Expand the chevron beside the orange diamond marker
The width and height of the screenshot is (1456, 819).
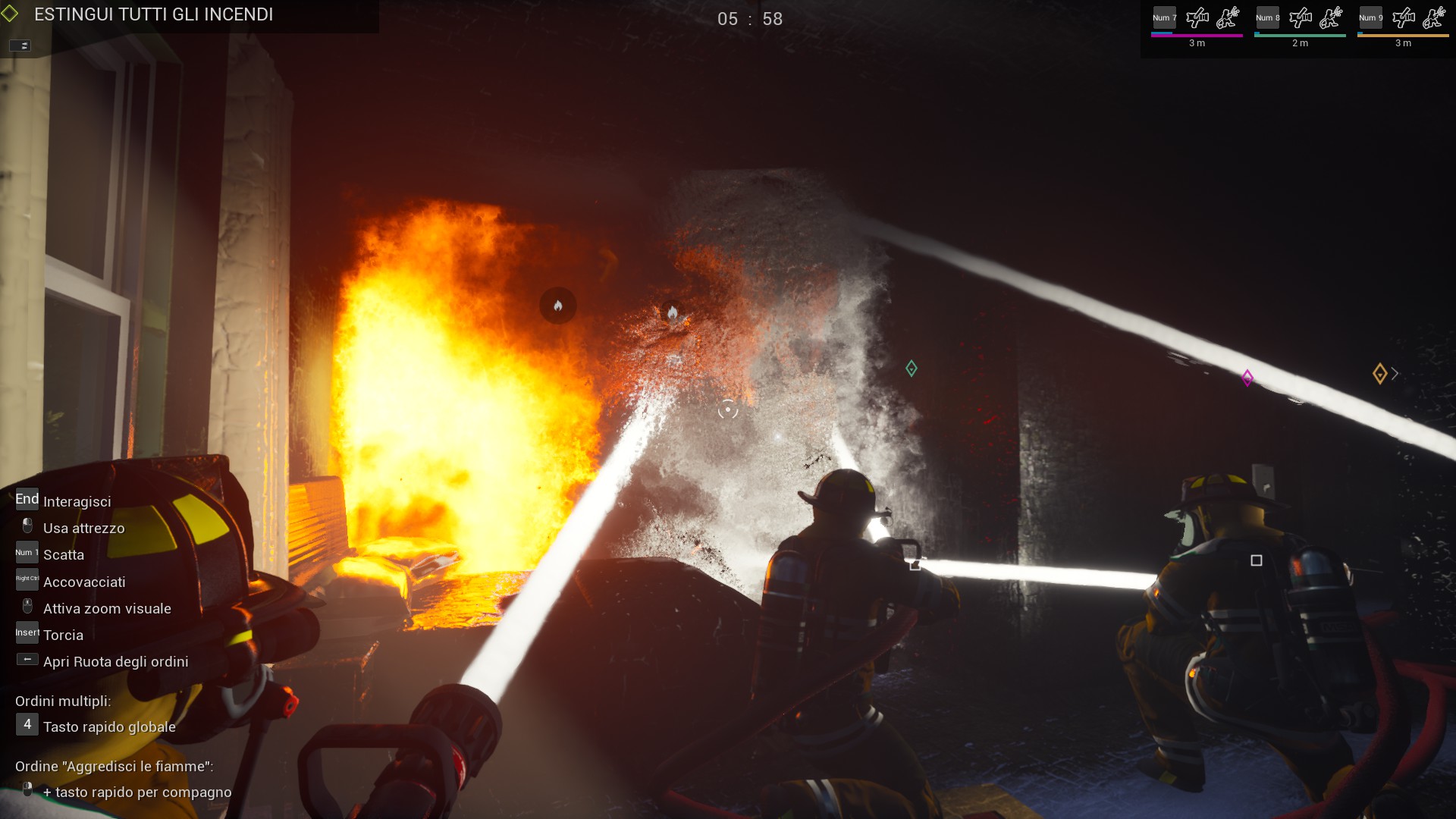tap(1395, 373)
